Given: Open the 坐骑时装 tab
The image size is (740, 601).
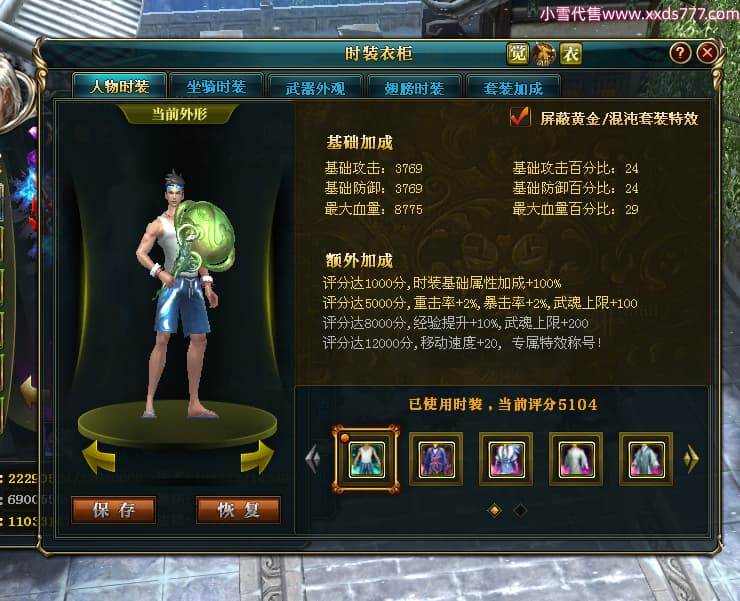Looking at the screenshot, I should pos(216,86).
